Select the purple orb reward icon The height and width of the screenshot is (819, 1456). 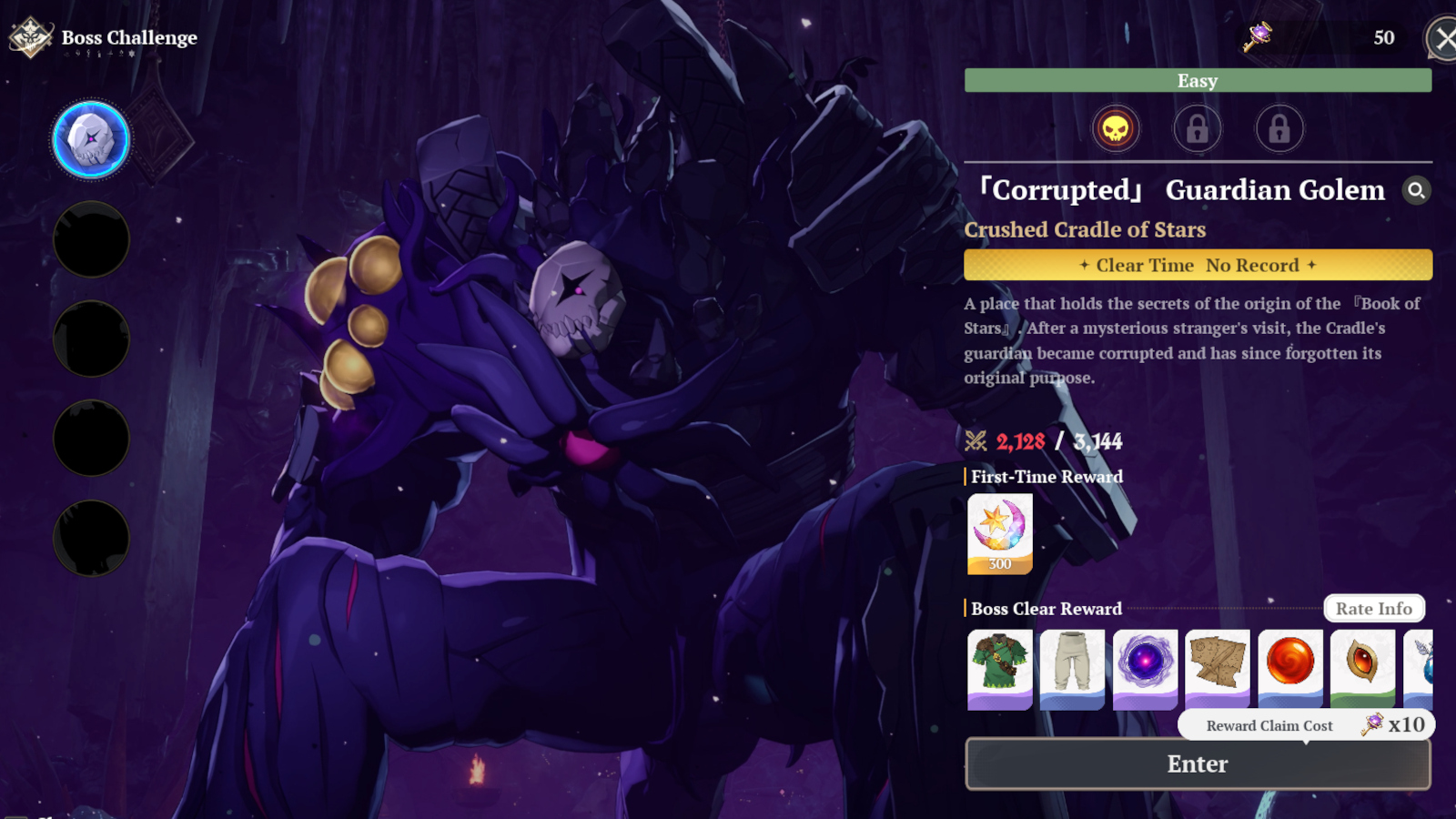click(x=1145, y=668)
